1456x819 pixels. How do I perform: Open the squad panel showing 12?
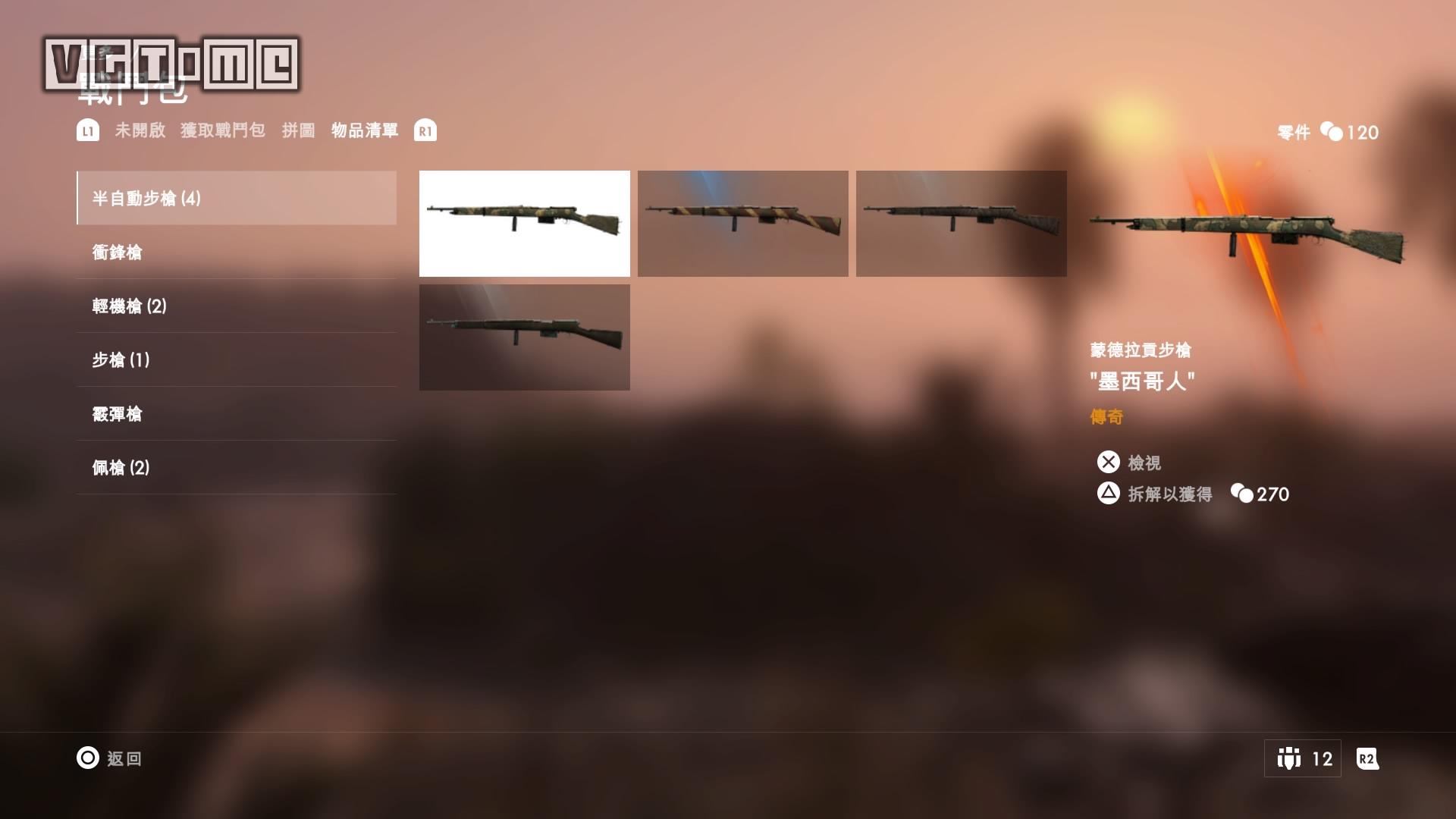pyautogui.click(x=1302, y=758)
